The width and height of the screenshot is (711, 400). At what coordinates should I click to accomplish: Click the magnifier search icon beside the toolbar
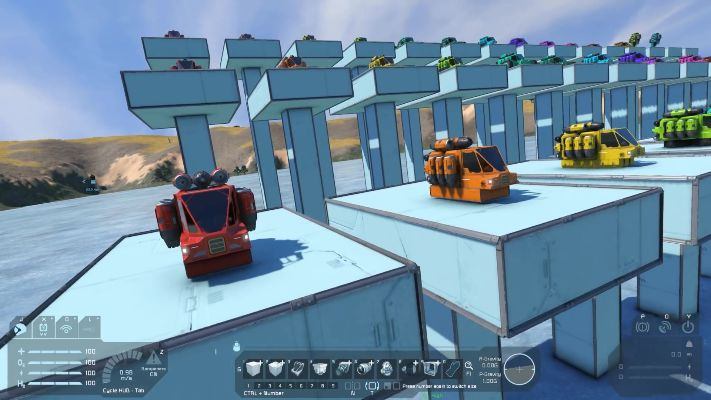pyautogui.click(x=468, y=367)
